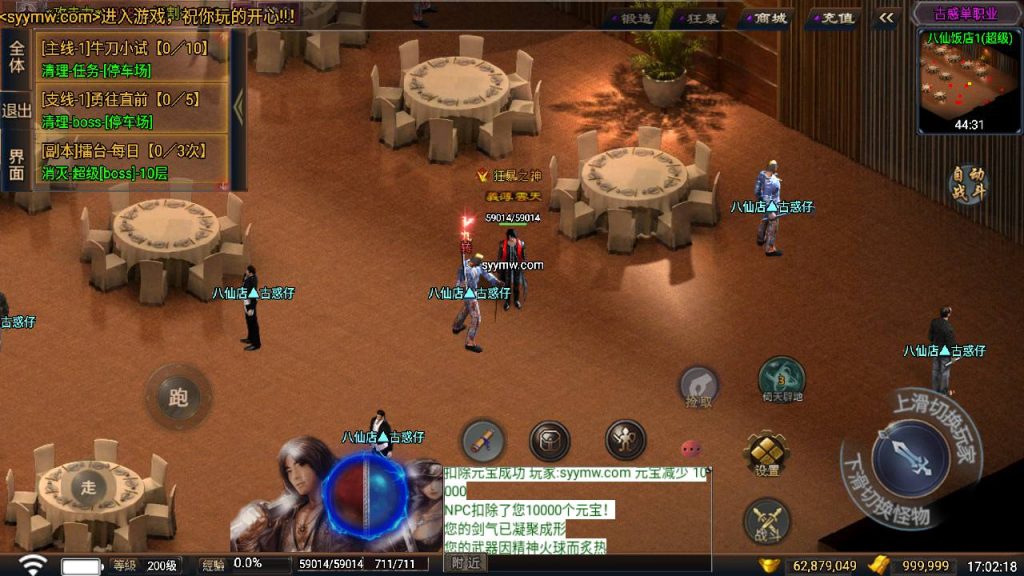The width and height of the screenshot is (1024, 576).
Task: Open the 商城 shop
Action: [x=769, y=18]
